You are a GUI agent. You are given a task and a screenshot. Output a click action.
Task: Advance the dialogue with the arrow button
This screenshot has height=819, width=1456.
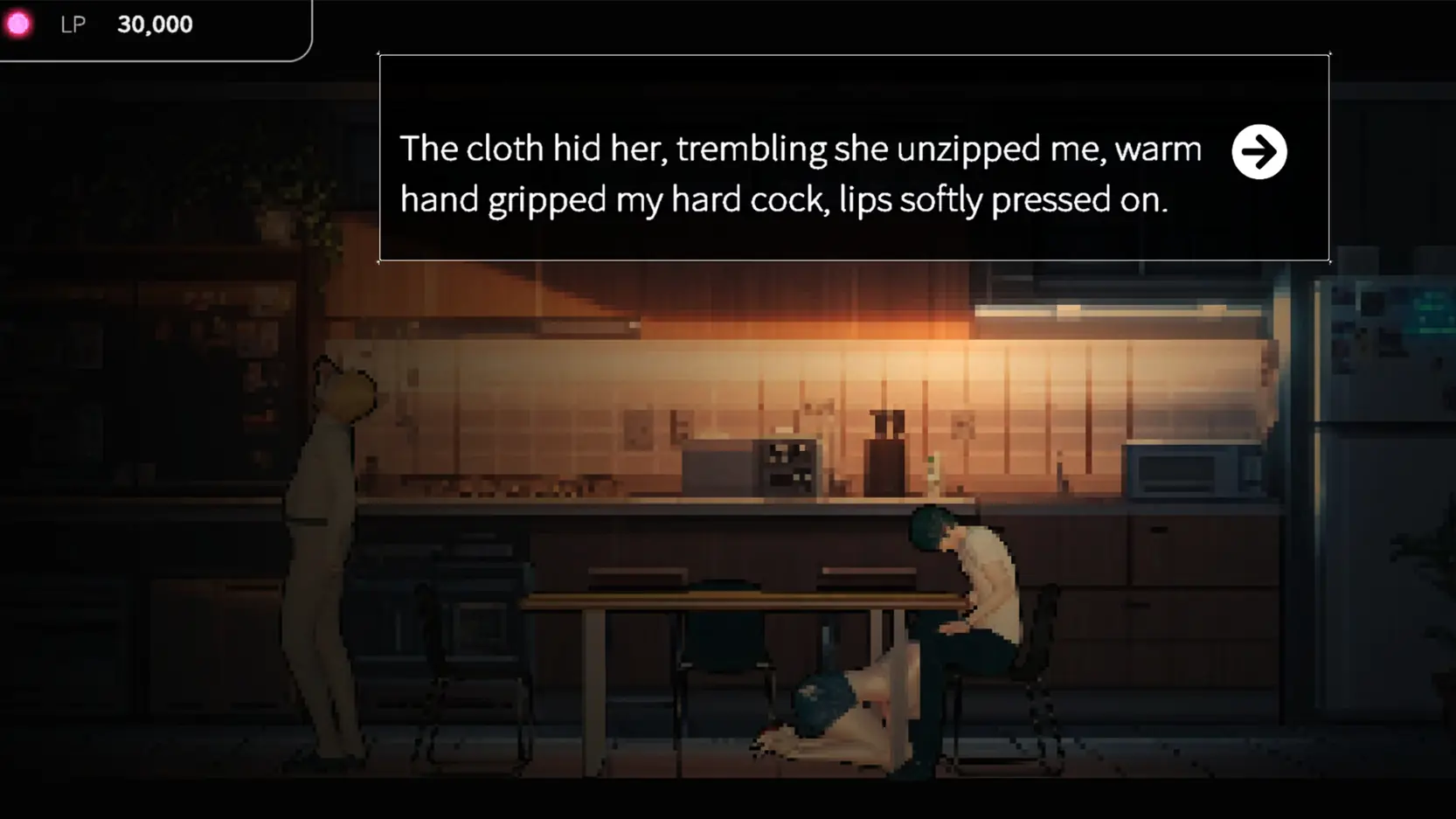pyautogui.click(x=1258, y=152)
